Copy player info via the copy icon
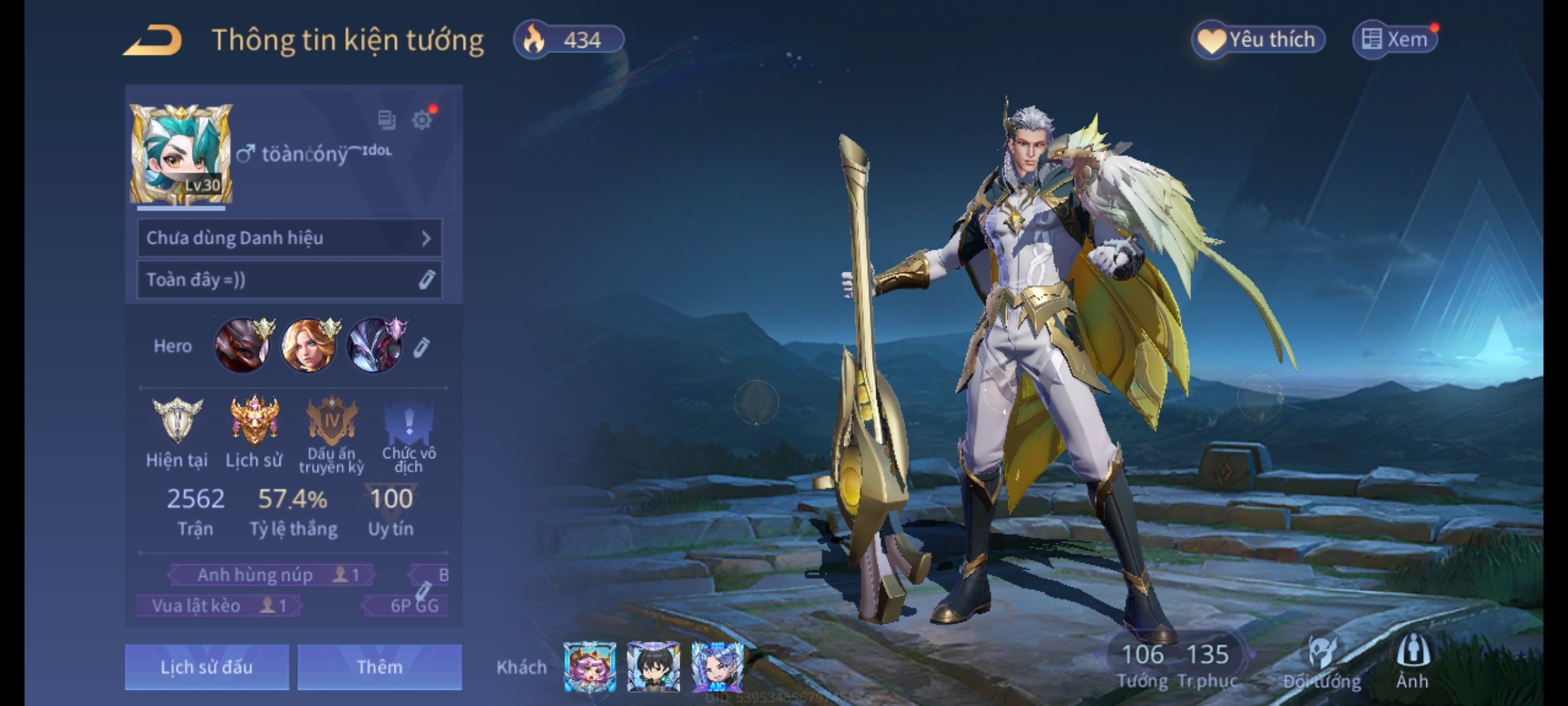Screen dimensions: 1568x706 387,120
